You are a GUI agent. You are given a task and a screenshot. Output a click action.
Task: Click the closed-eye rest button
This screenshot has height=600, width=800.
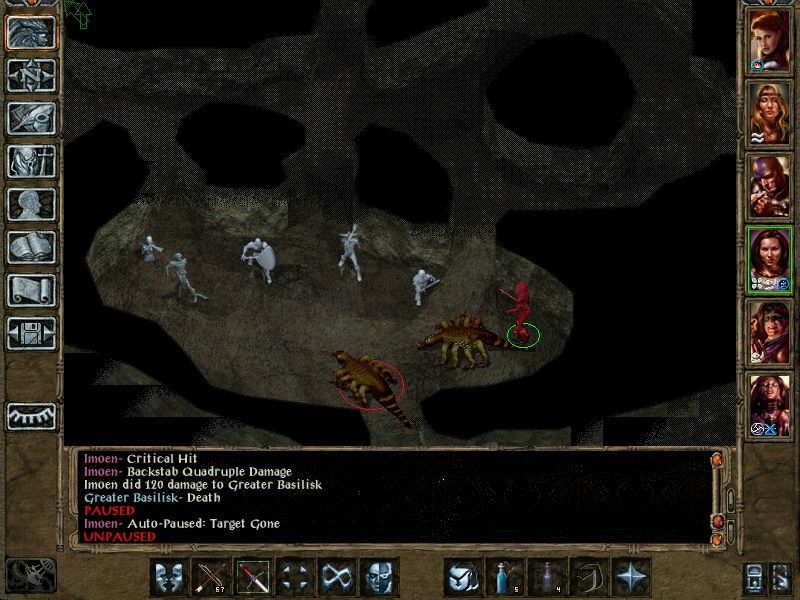point(32,414)
